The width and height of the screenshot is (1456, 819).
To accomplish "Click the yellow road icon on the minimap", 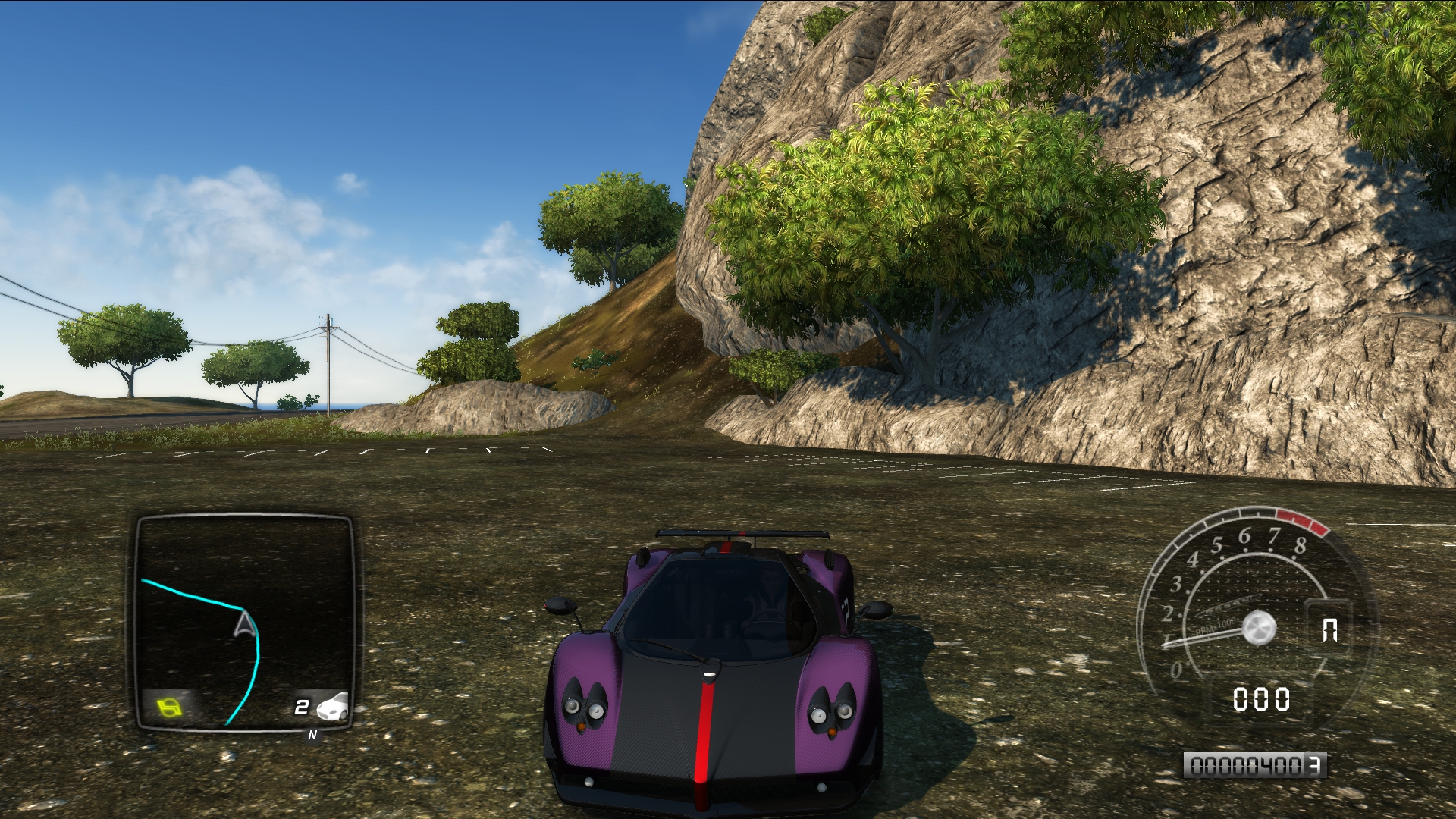I will (x=170, y=708).
